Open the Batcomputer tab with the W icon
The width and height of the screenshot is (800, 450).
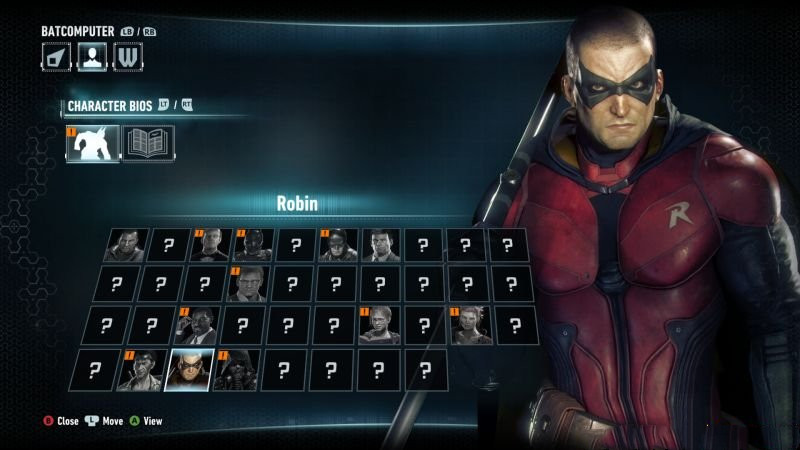127,57
